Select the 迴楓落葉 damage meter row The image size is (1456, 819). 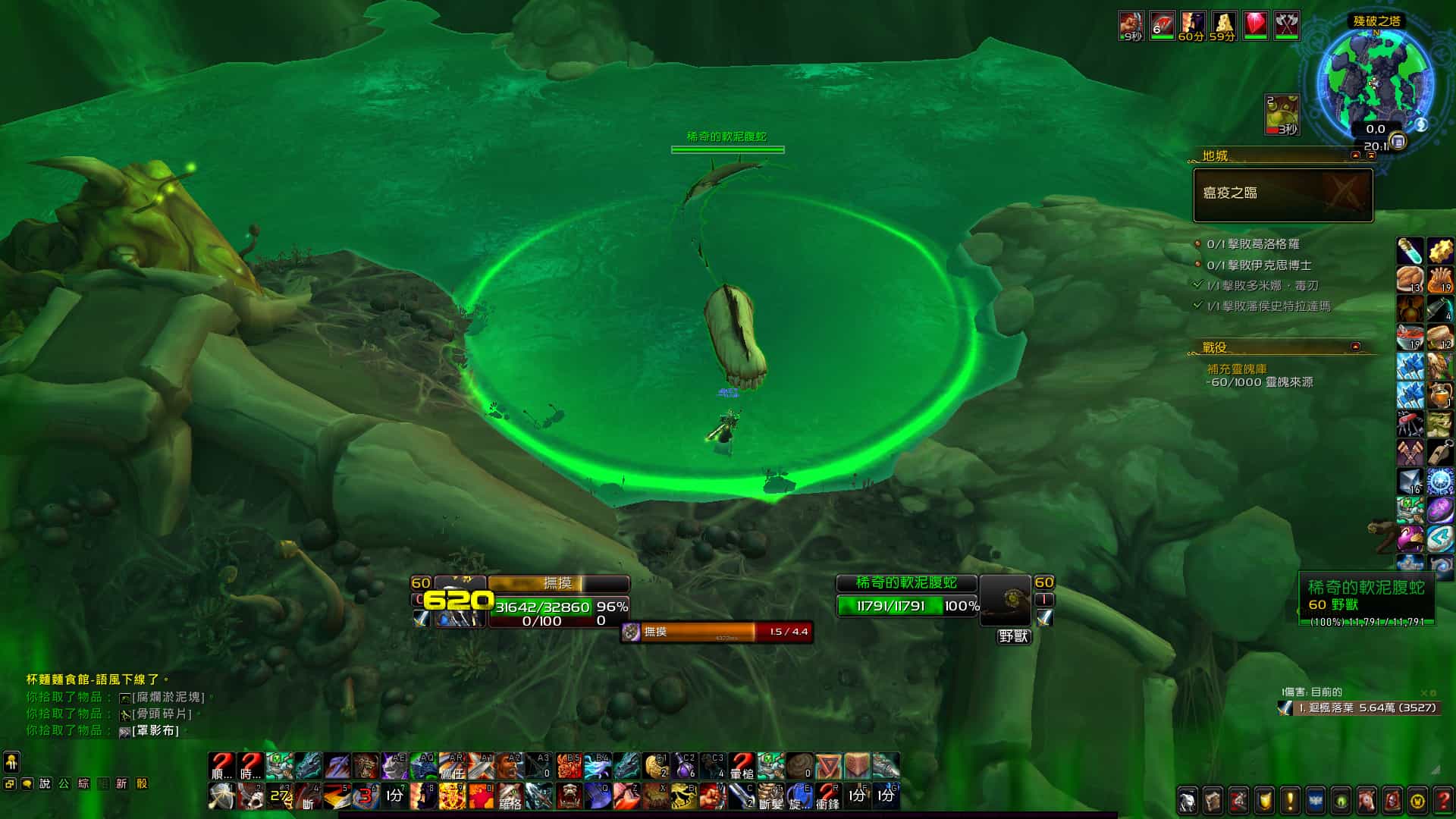pos(1357,708)
